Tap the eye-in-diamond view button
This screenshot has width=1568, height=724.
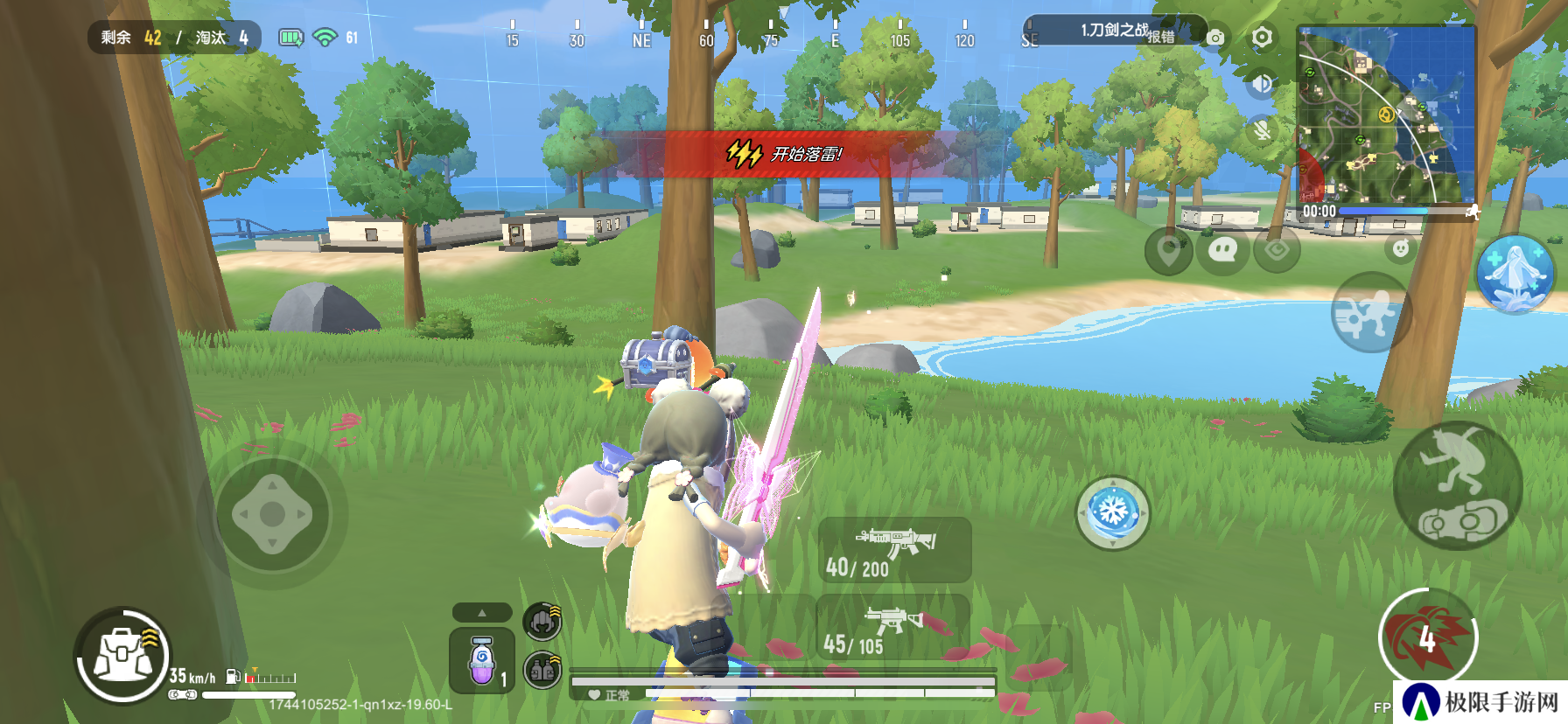[x=1277, y=251]
